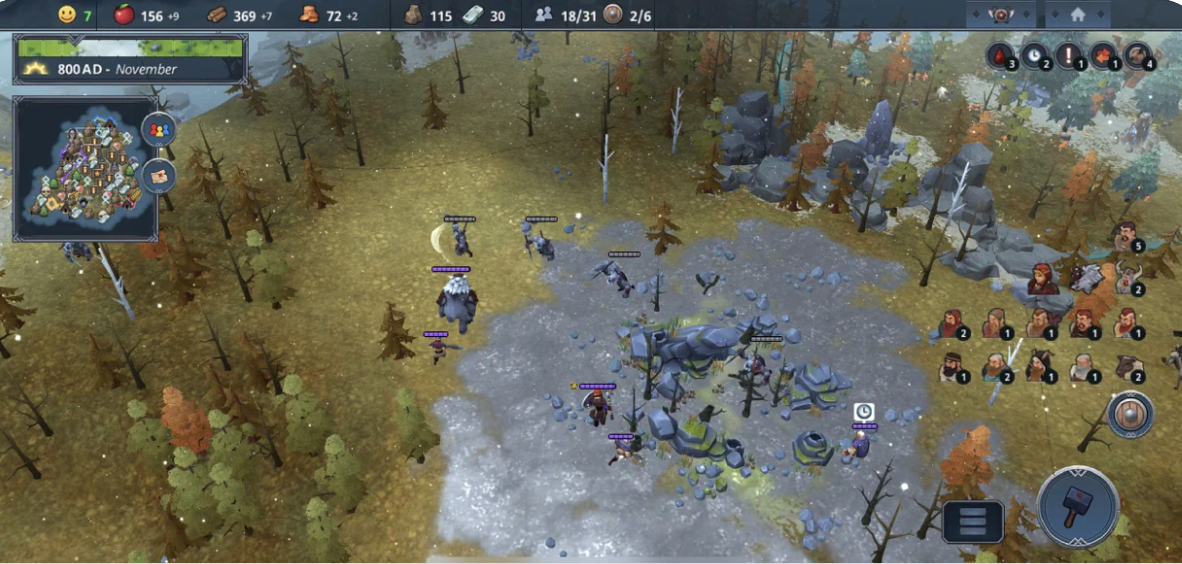Open the treasure map button beside the minimap
1182x564 pixels.
click(159, 176)
